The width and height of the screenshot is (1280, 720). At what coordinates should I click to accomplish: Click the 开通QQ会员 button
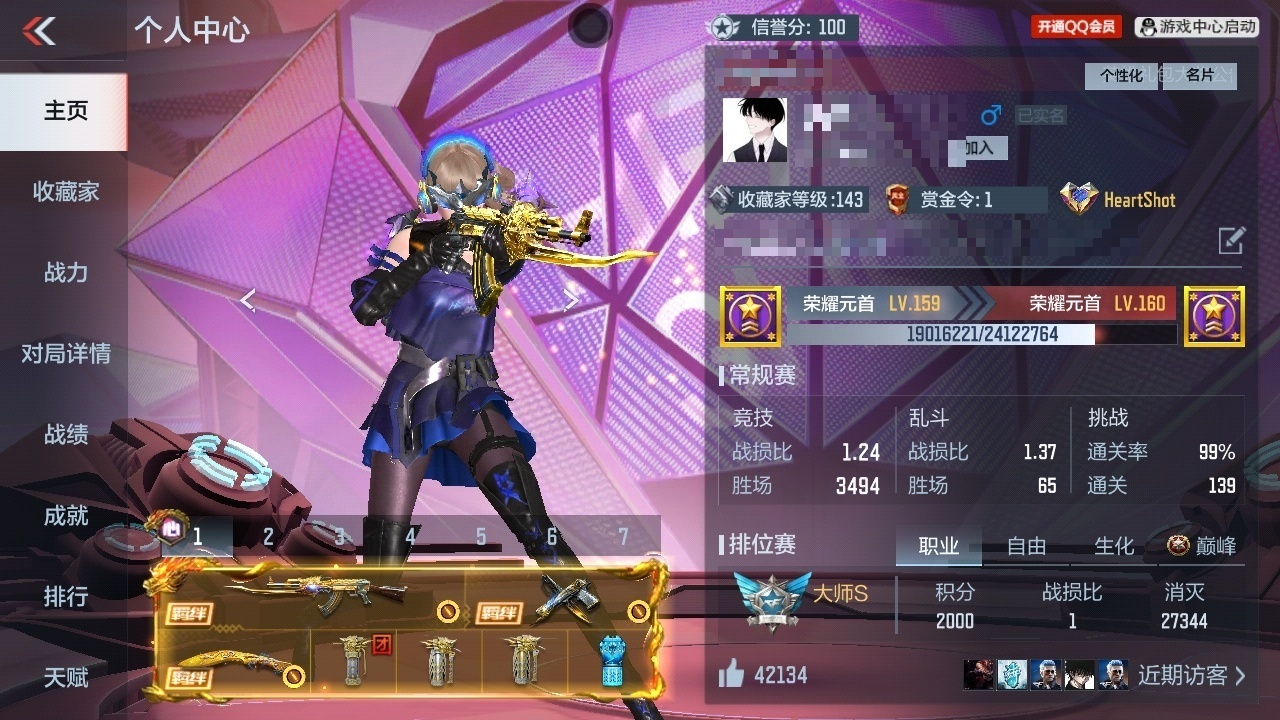(x=1076, y=27)
